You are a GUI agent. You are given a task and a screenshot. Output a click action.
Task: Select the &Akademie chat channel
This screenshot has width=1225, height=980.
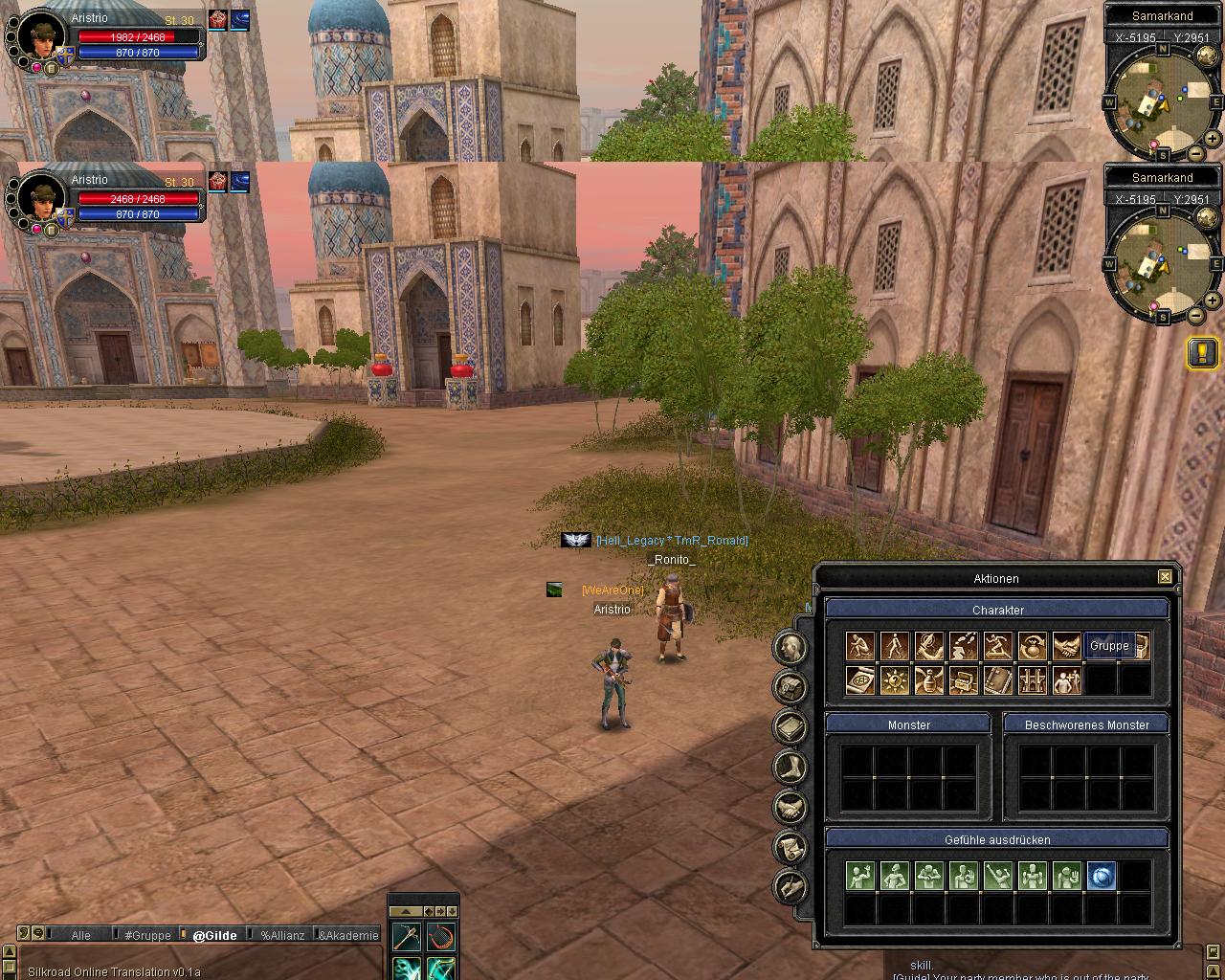coord(348,935)
